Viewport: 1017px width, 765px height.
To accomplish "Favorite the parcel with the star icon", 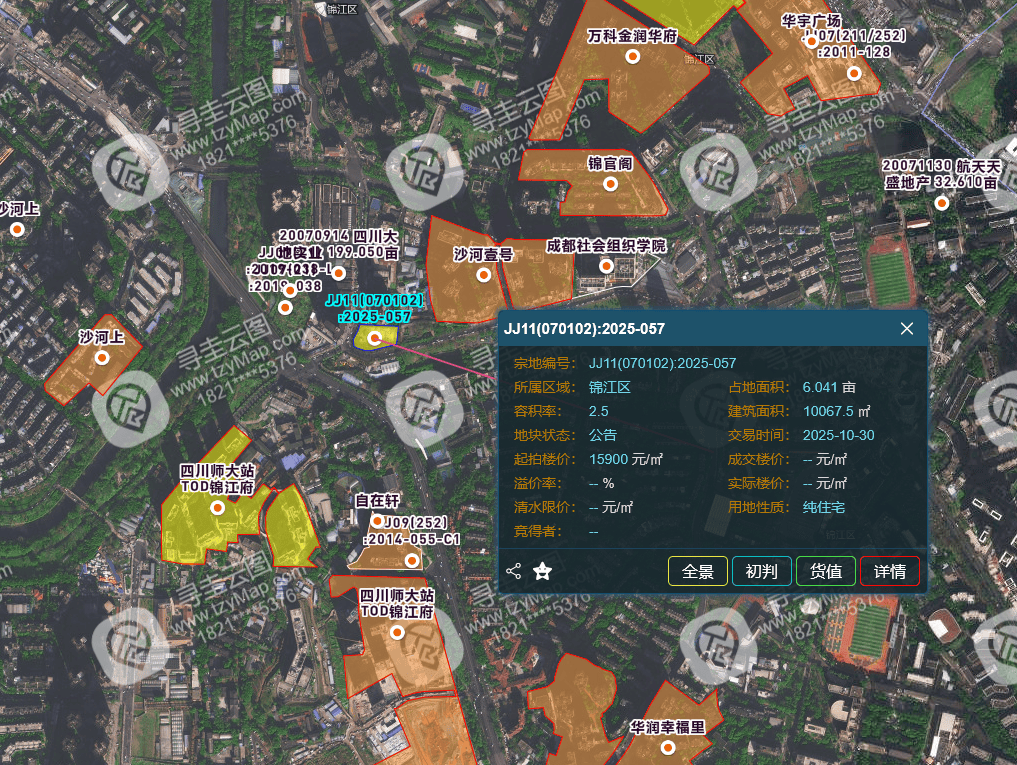I will tap(543, 571).
